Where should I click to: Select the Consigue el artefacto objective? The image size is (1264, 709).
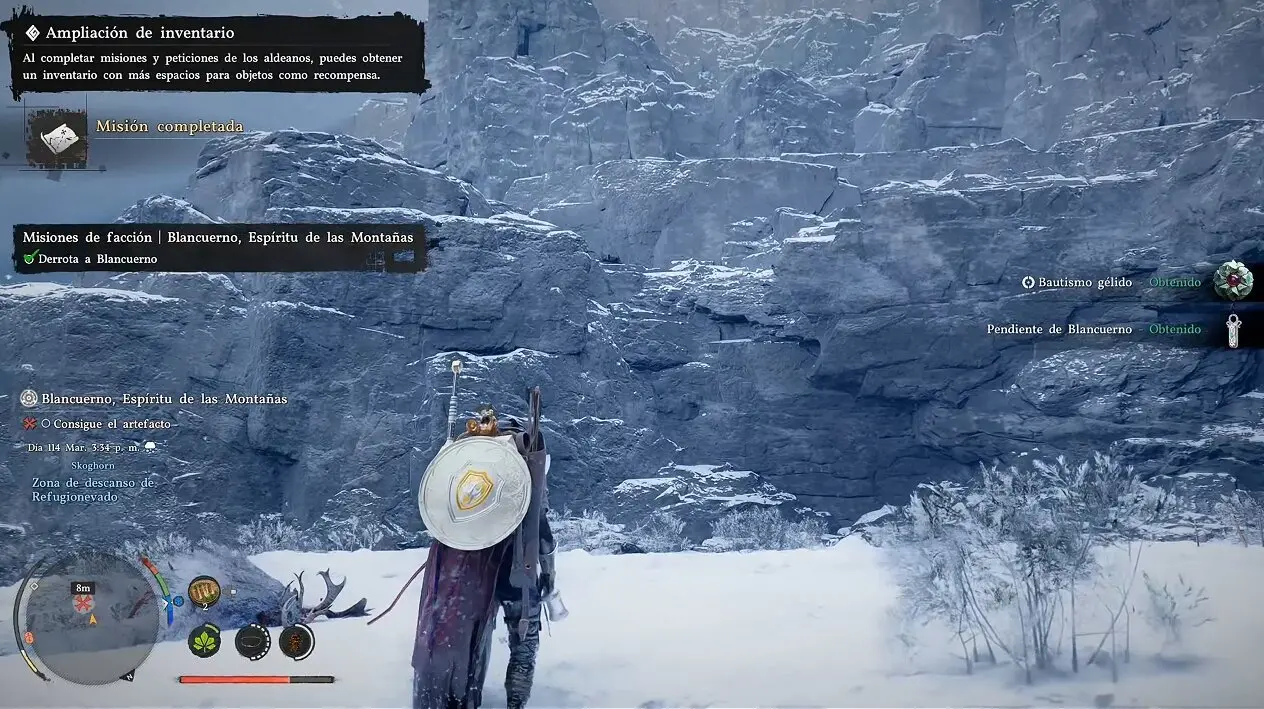click(111, 424)
